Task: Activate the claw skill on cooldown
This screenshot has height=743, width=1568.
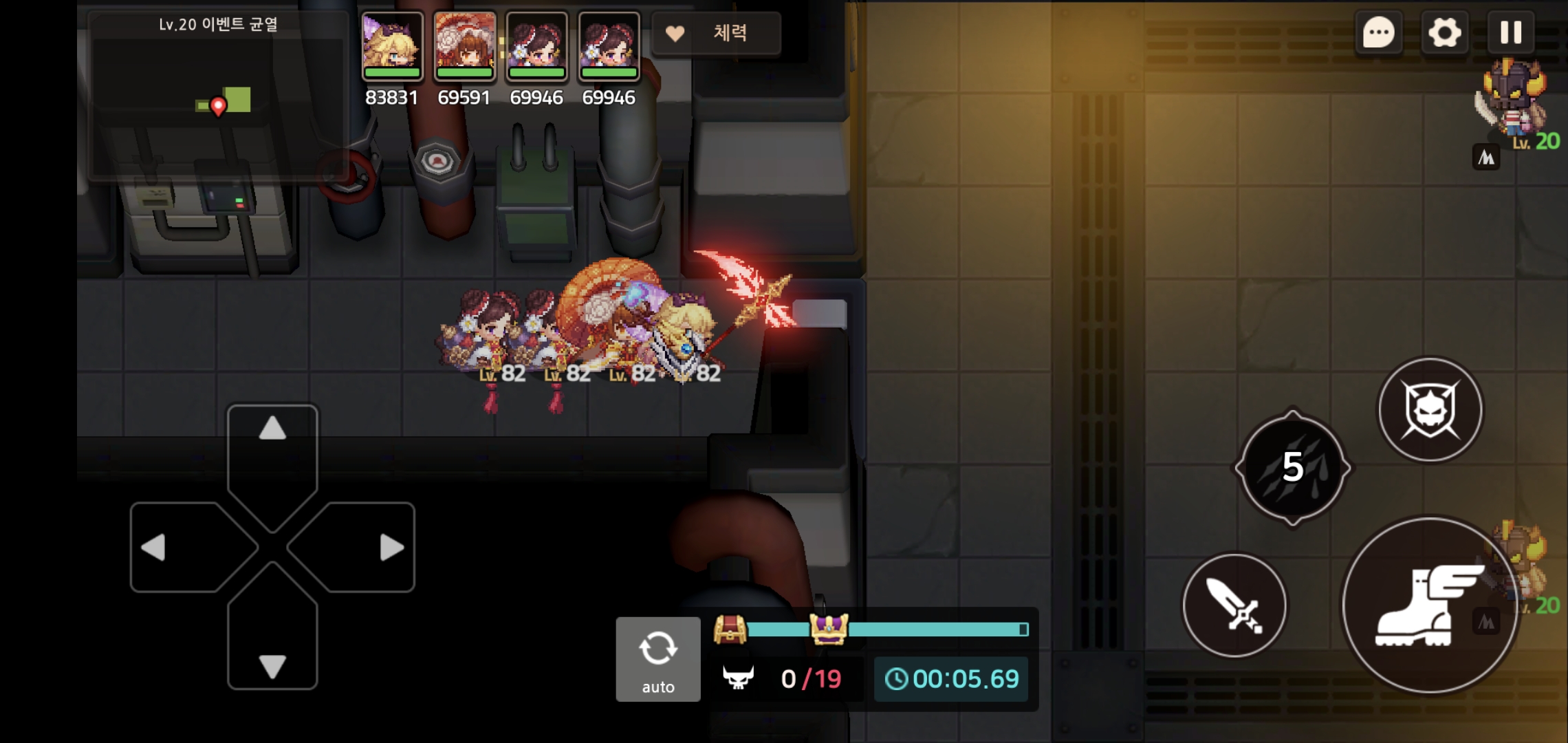Action: tap(1293, 468)
